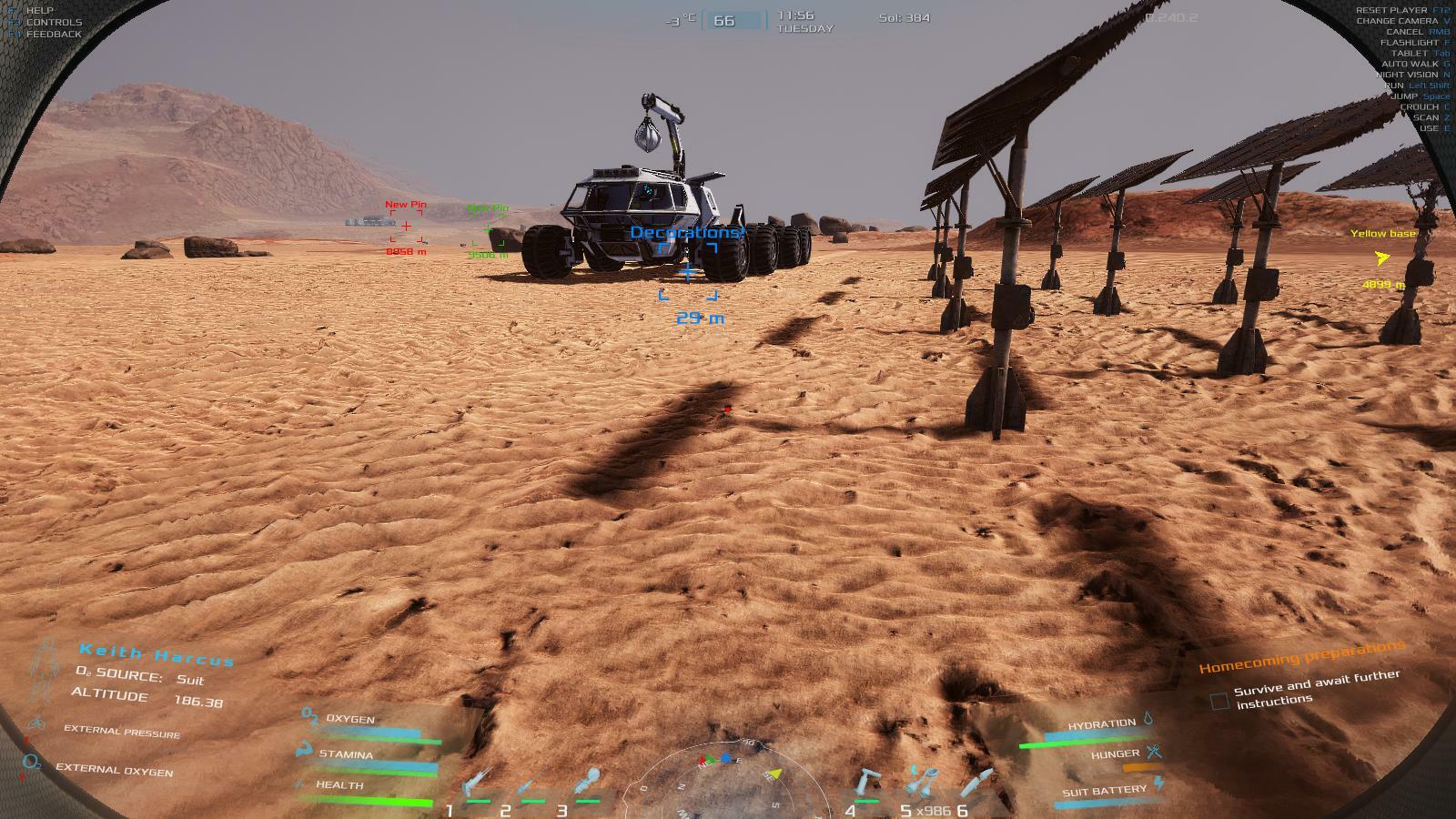Select the green New Pin marker
This screenshot has height=819, width=1456.
(x=489, y=230)
